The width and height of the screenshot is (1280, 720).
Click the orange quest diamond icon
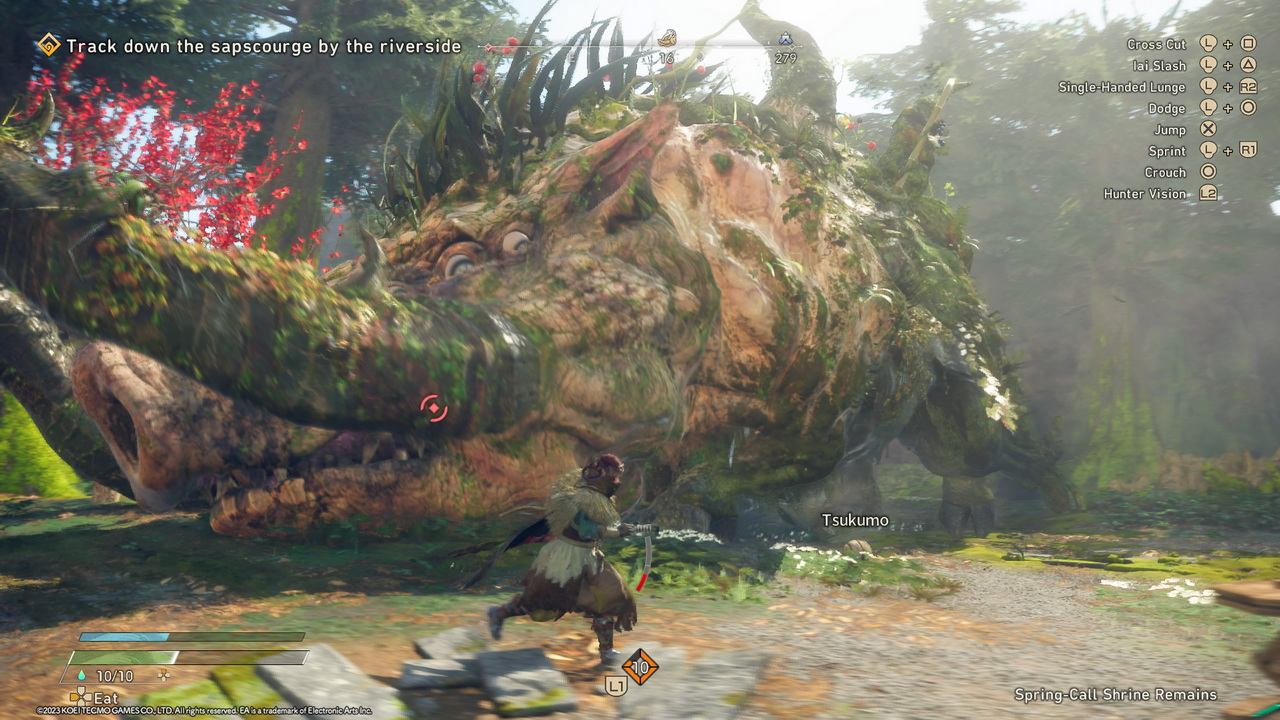coord(48,45)
